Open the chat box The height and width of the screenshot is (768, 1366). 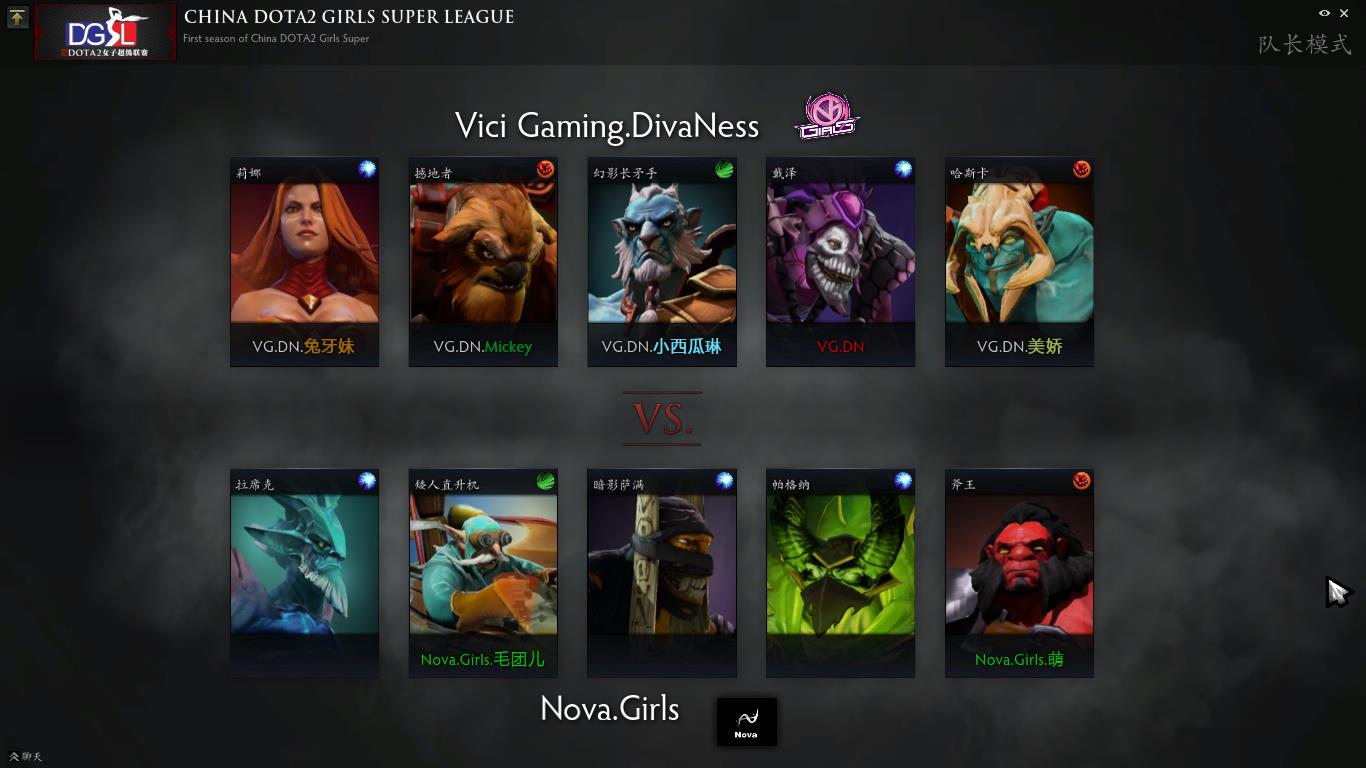click(x=26, y=756)
